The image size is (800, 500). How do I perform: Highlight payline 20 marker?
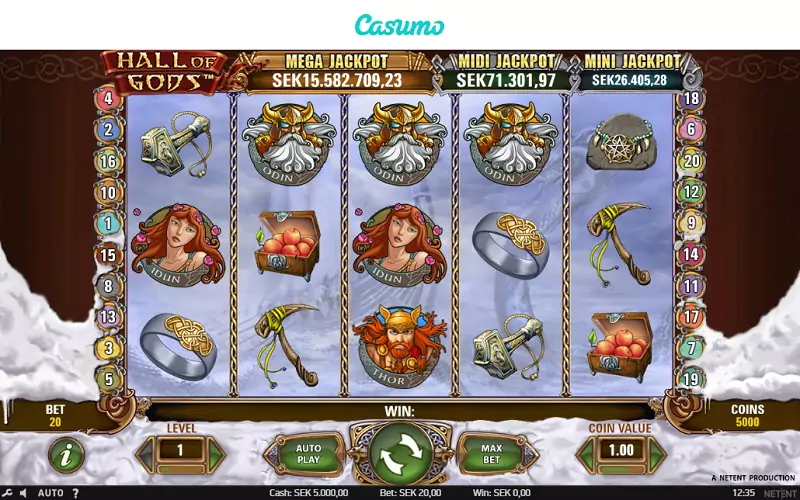pyautogui.click(x=691, y=161)
